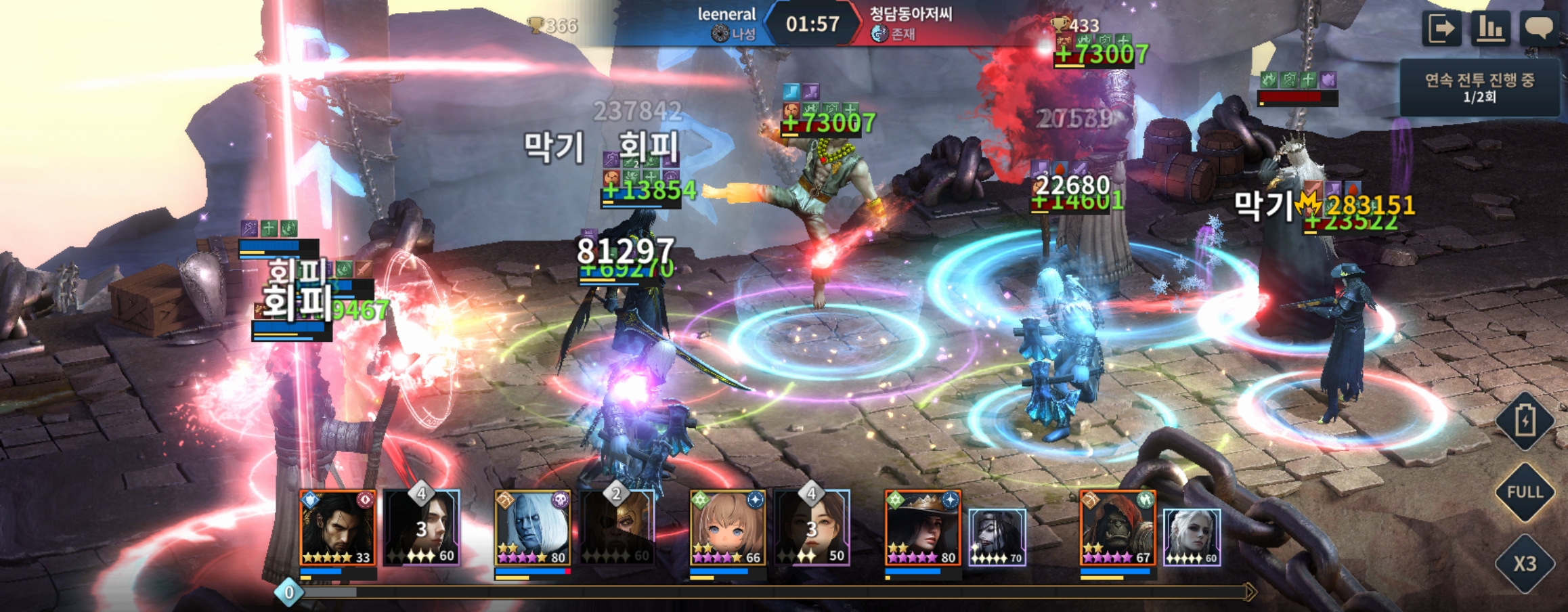Pick the red-hooded orc hero portrait

coord(1117,528)
